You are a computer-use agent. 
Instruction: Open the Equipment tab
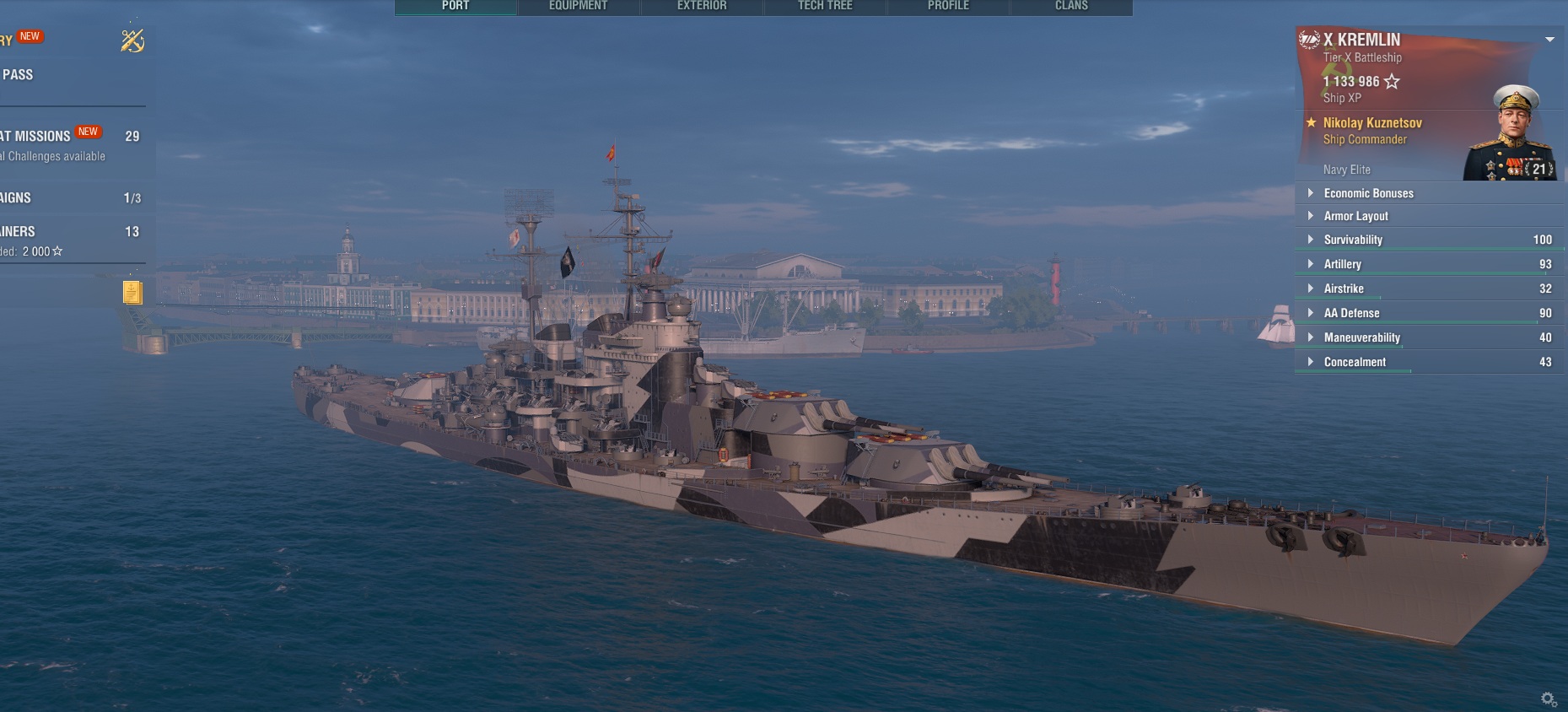click(x=578, y=6)
